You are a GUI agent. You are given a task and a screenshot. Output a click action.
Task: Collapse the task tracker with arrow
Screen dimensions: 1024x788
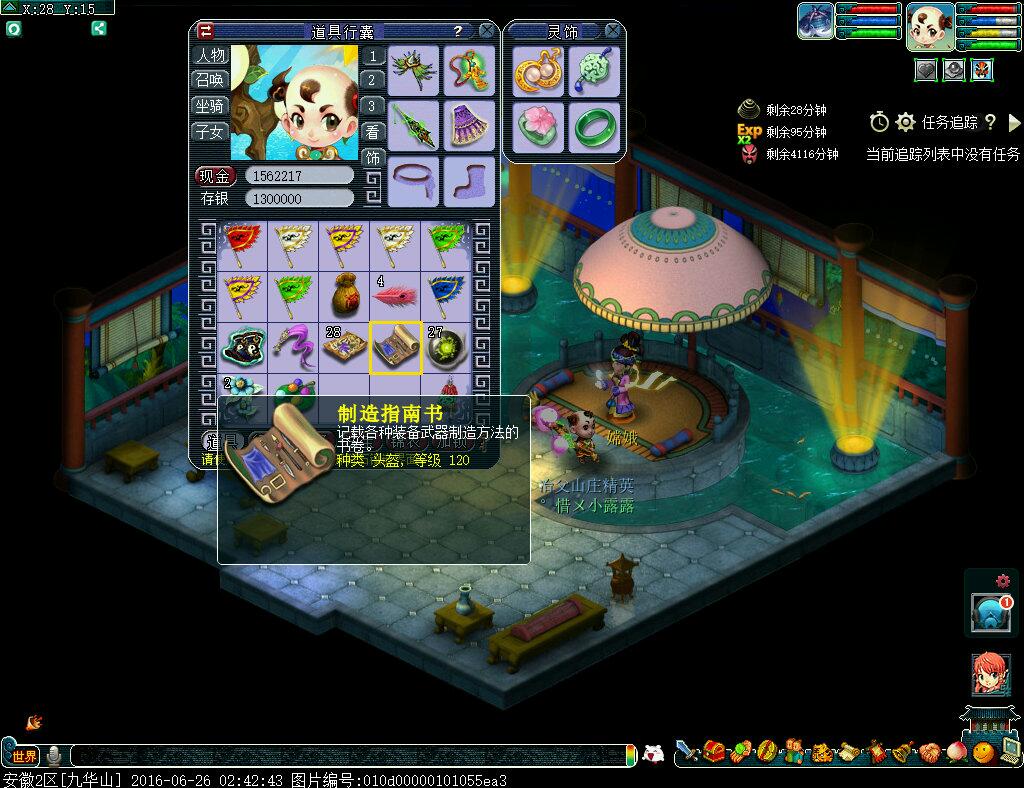(x=1014, y=122)
